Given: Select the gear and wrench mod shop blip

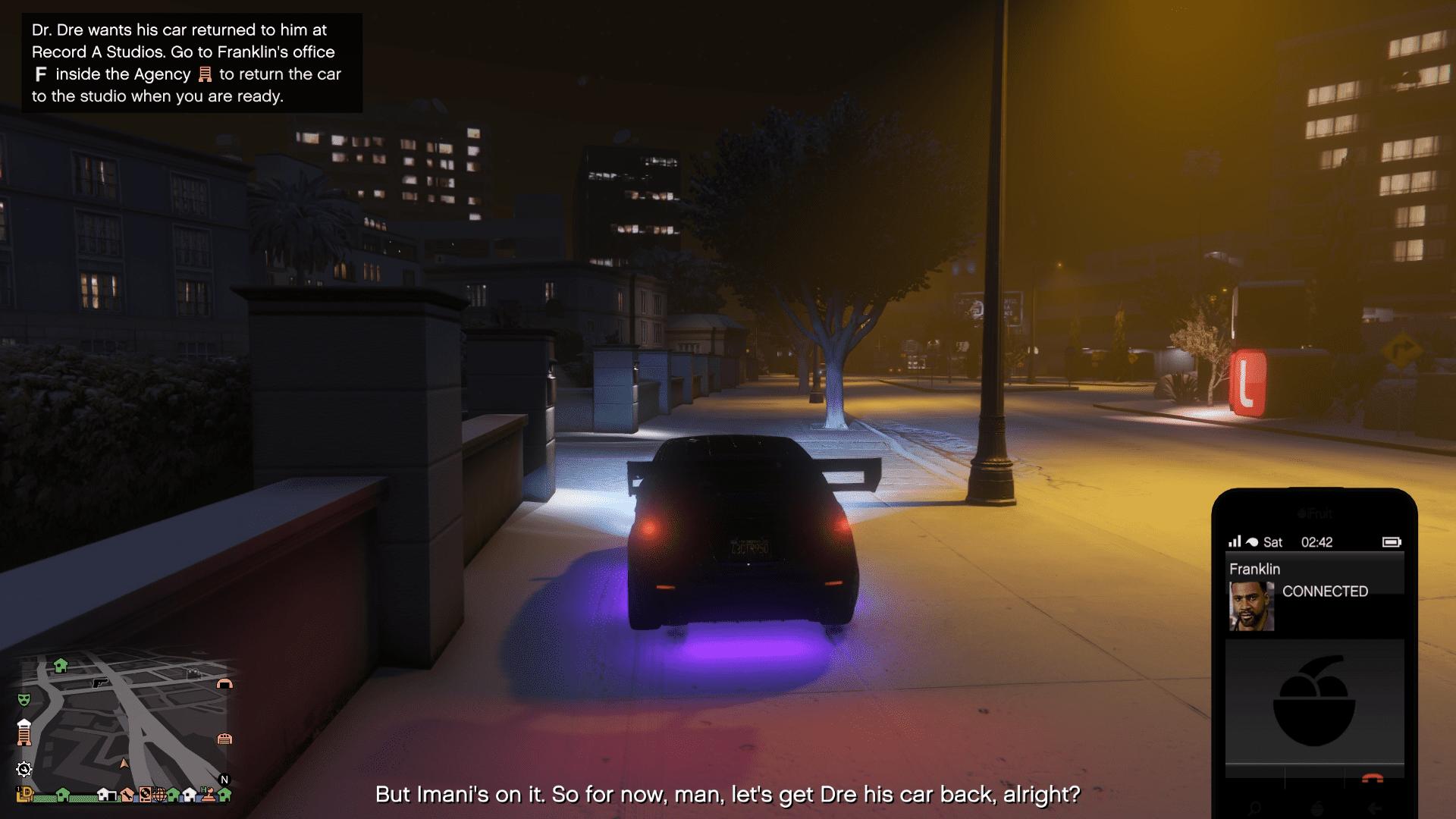Looking at the screenshot, I should 24,770.
